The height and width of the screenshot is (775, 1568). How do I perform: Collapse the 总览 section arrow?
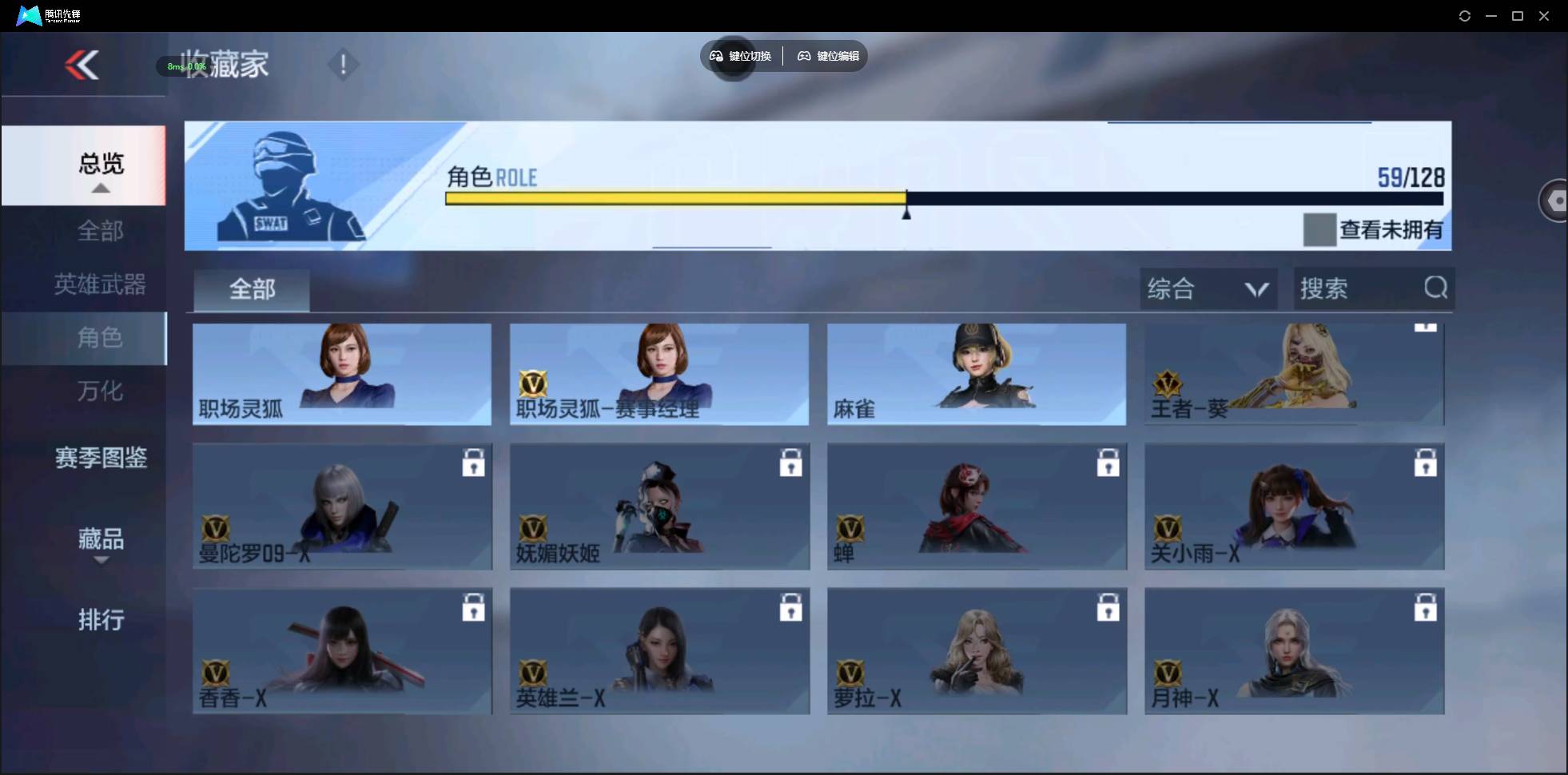coord(100,188)
